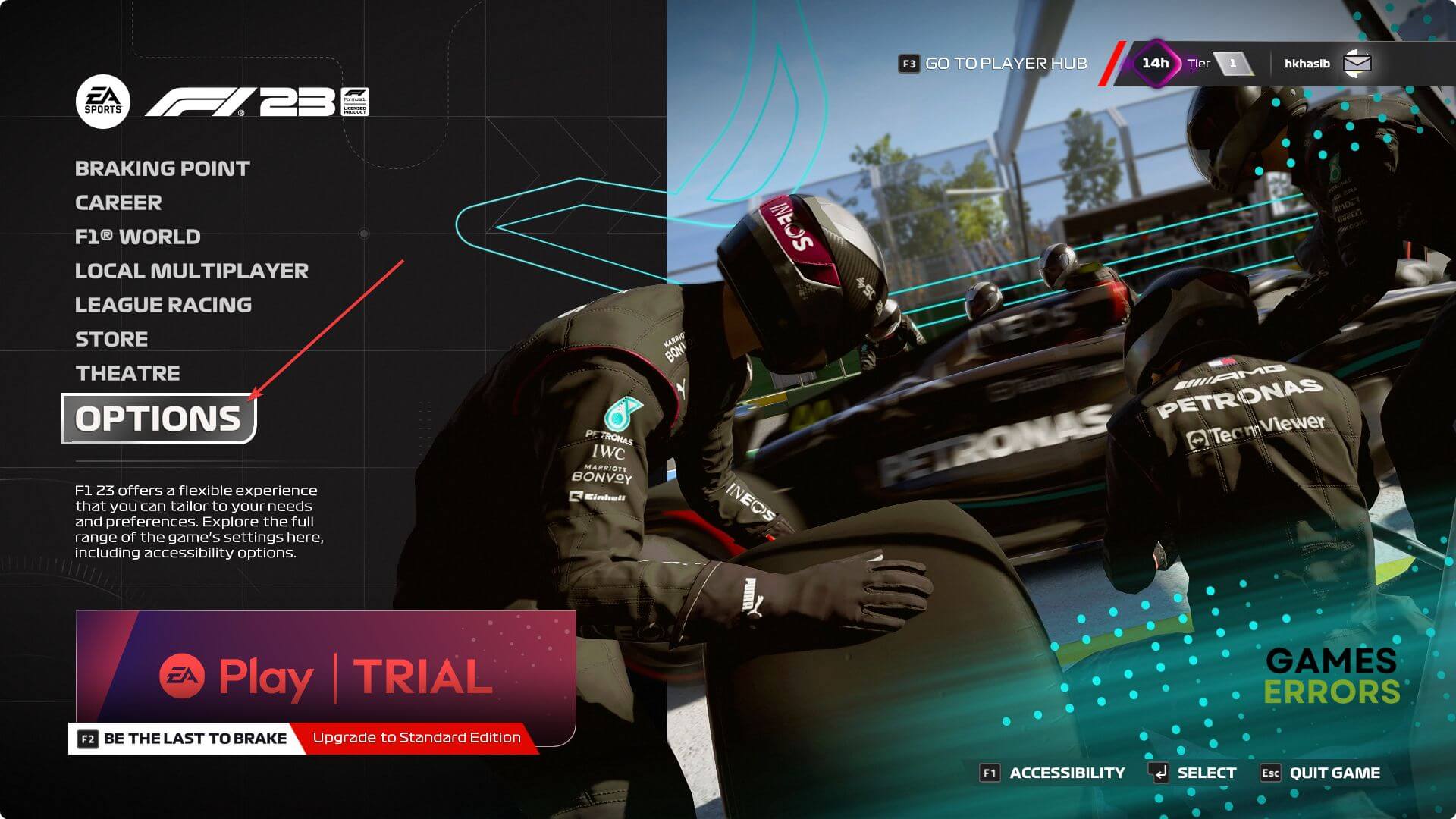This screenshot has width=1456, height=819.
Task: Select the Career menu entry
Action: [x=118, y=202]
